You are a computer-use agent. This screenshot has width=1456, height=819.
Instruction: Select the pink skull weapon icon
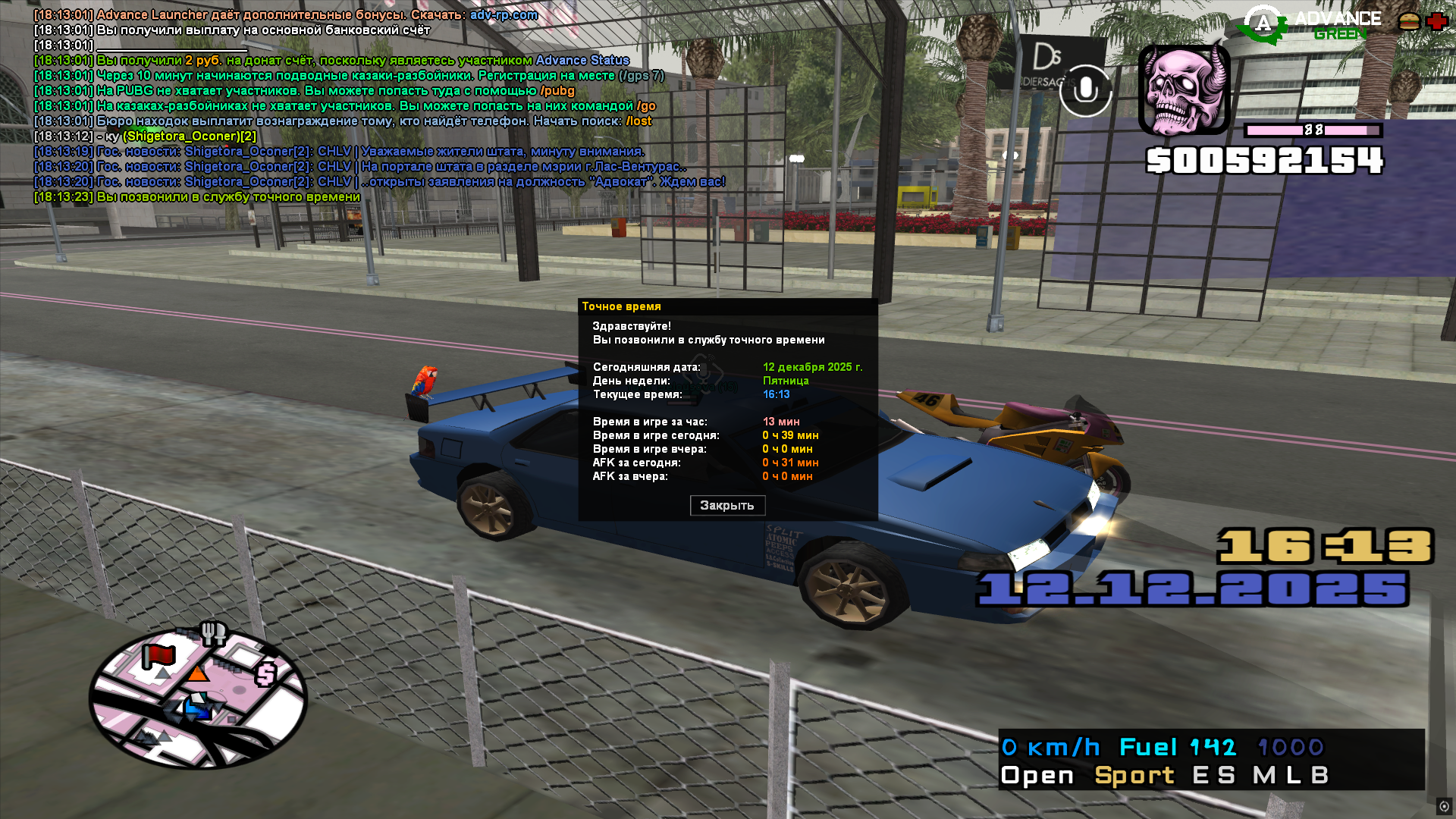pos(1184,89)
